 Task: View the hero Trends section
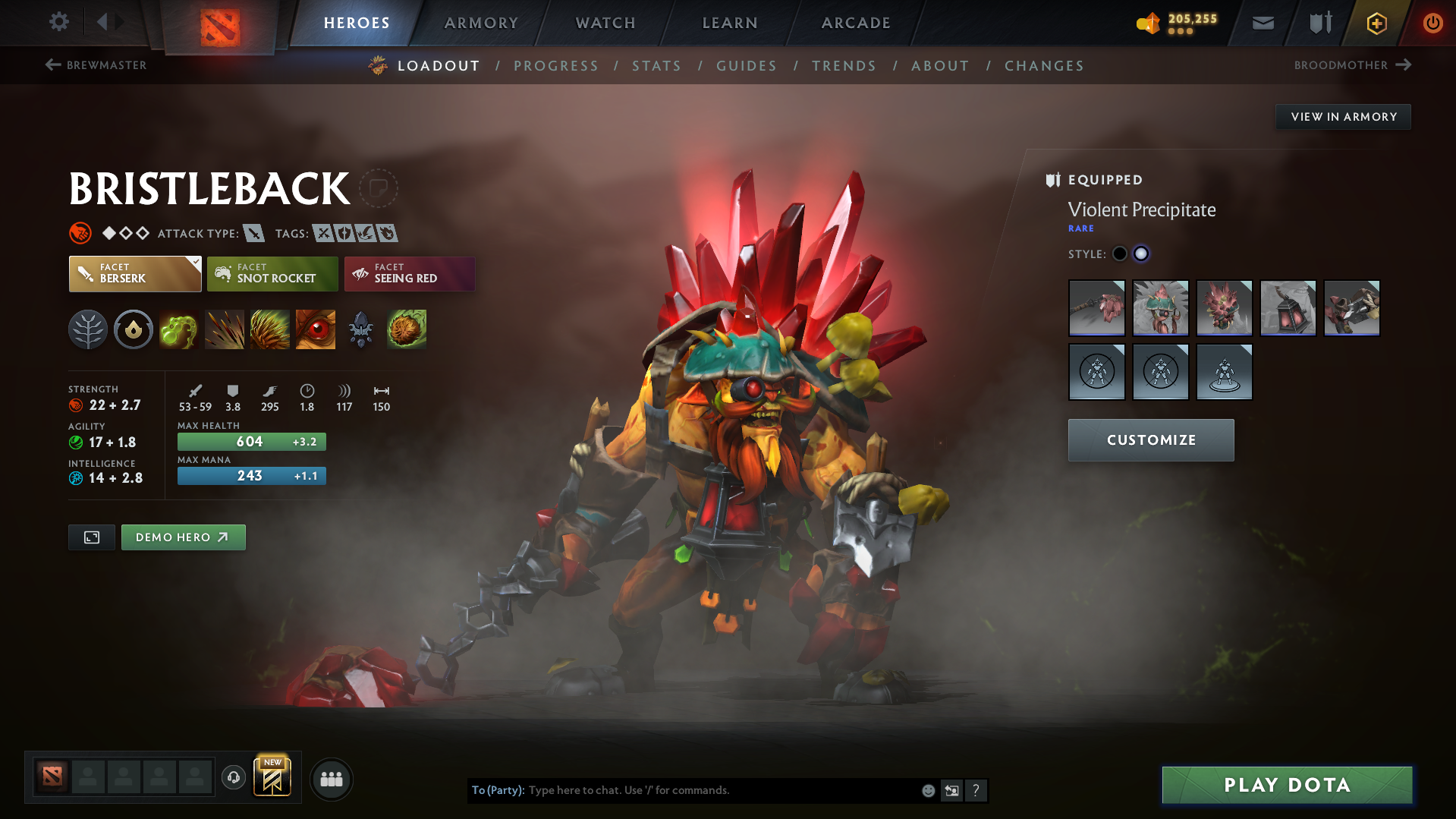coord(844,66)
